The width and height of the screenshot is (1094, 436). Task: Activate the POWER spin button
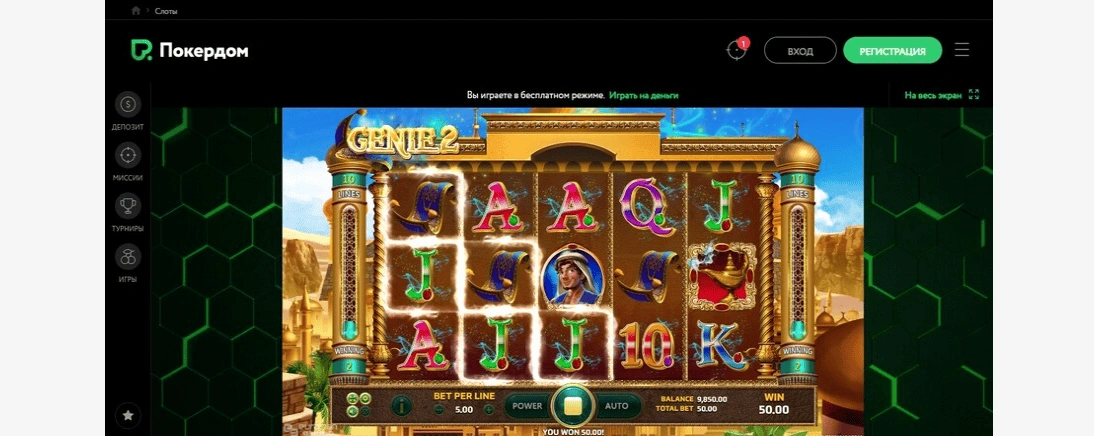[527, 406]
